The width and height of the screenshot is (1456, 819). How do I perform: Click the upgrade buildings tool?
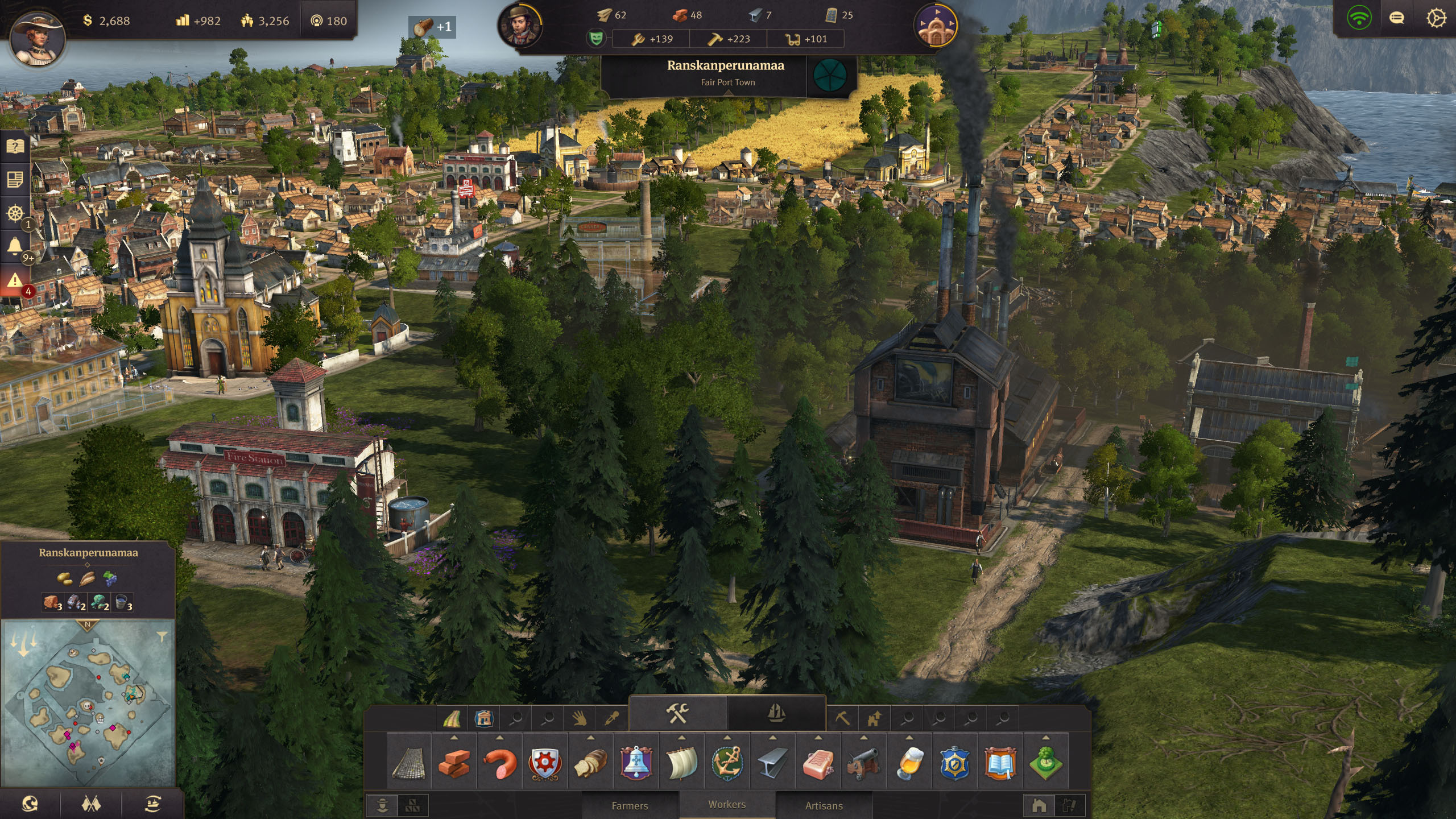click(874, 719)
